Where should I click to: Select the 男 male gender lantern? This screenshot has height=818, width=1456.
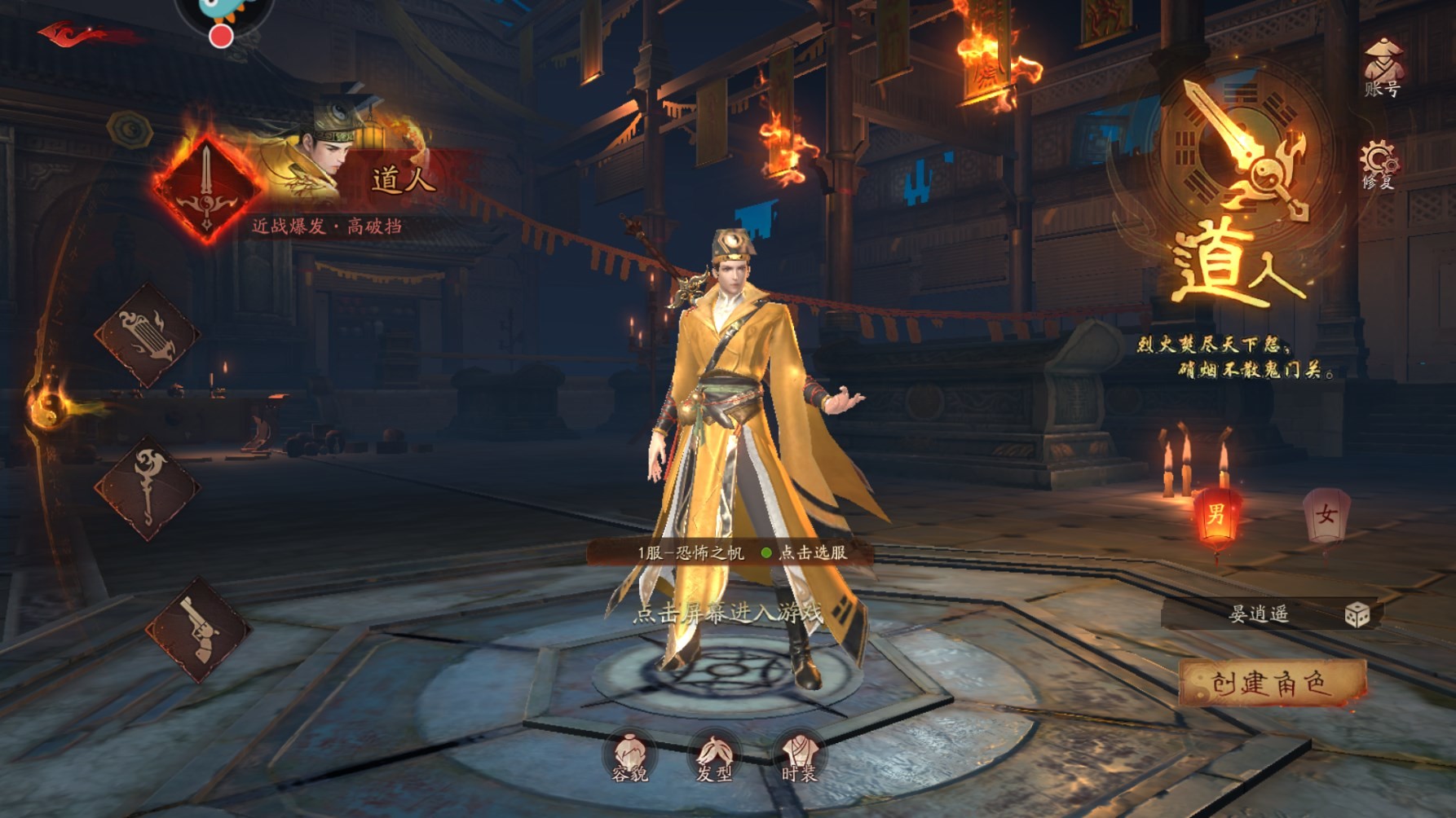coord(1216,514)
